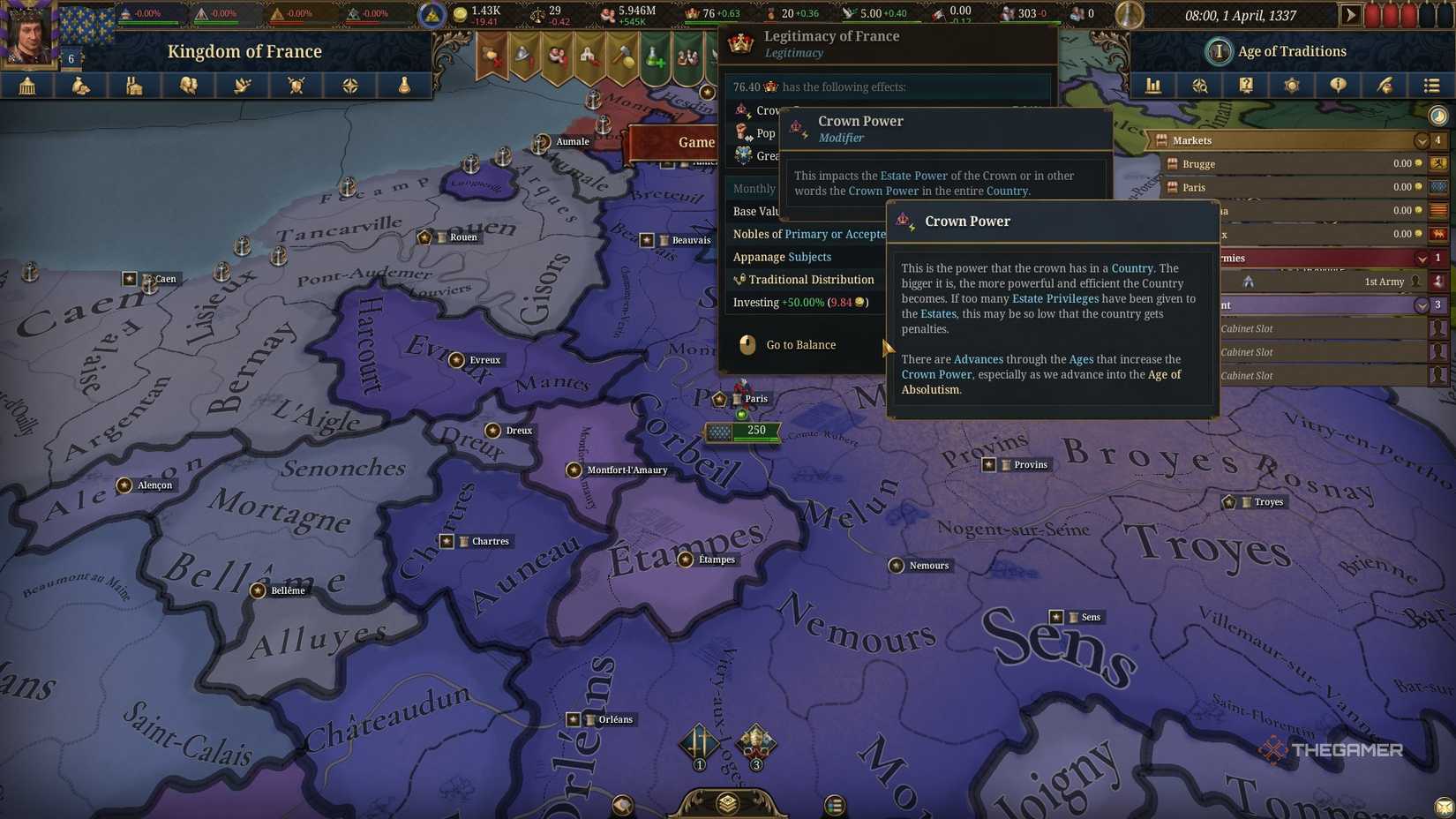The height and width of the screenshot is (819, 1456).
Task: Collapse the Armies section
Action: point(1422,258)
